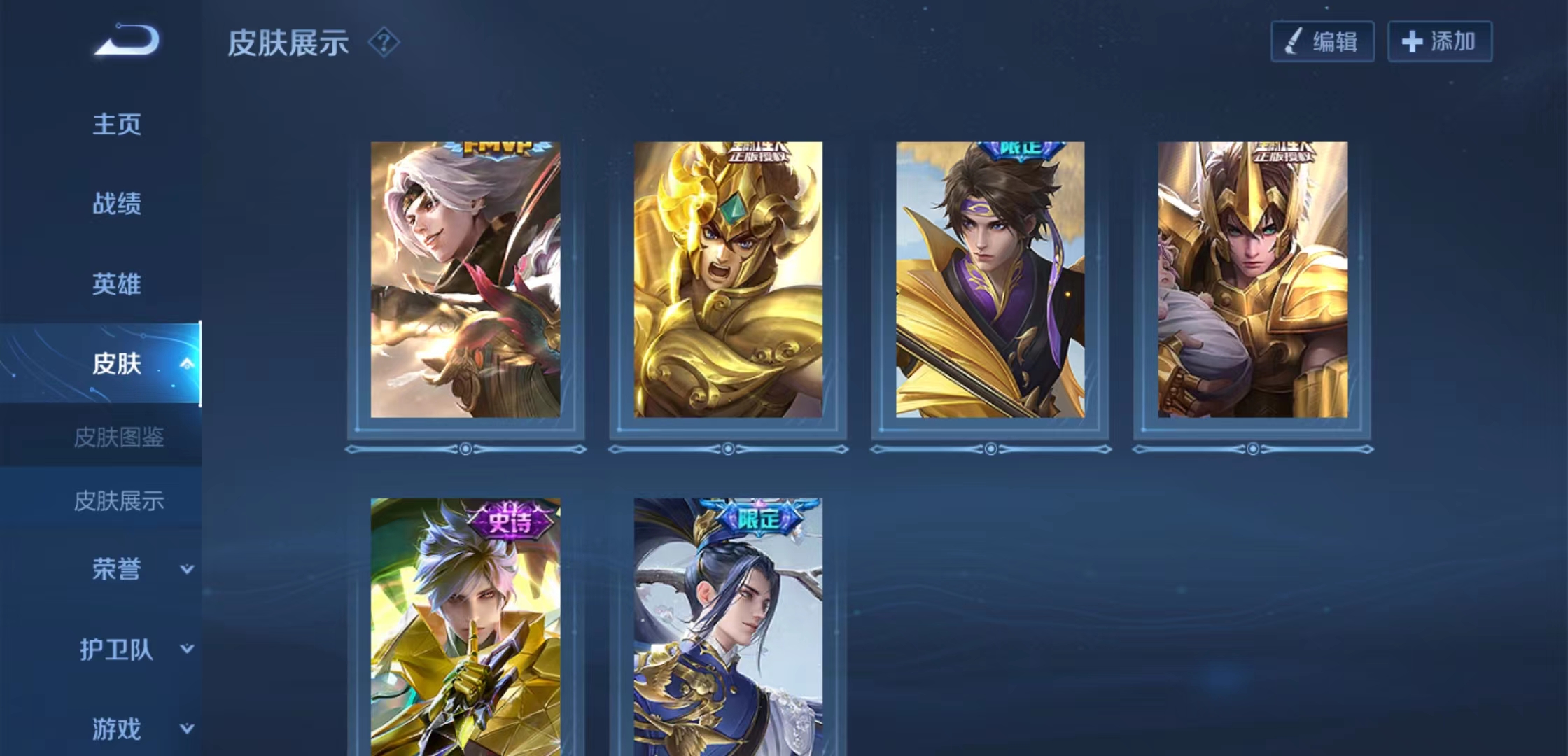This screenshot has width=1568, height=756.
Task: Open the 皮肤图鉴 skin gallery
Action: pos(118,437)
